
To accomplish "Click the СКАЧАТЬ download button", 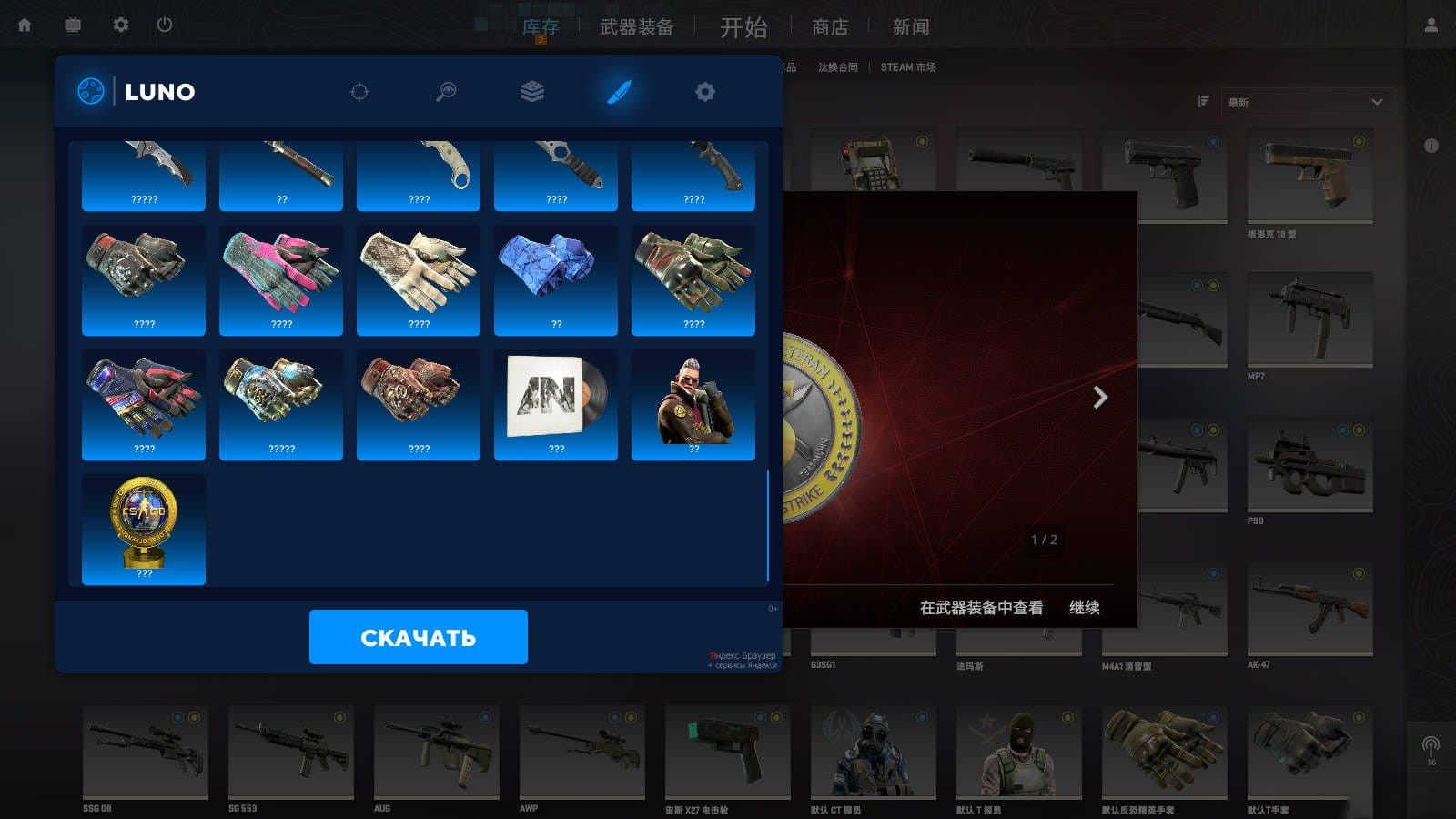I will (x=419, y=638).
